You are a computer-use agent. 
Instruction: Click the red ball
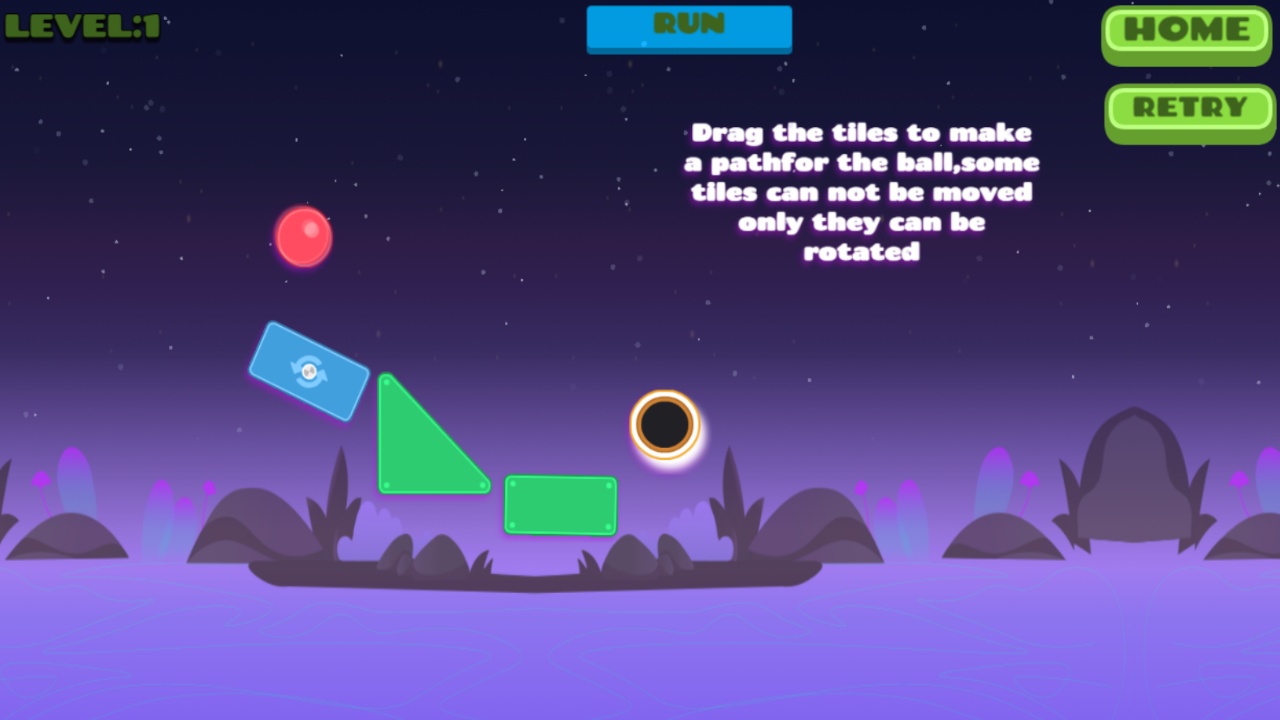tap(303, 238)
